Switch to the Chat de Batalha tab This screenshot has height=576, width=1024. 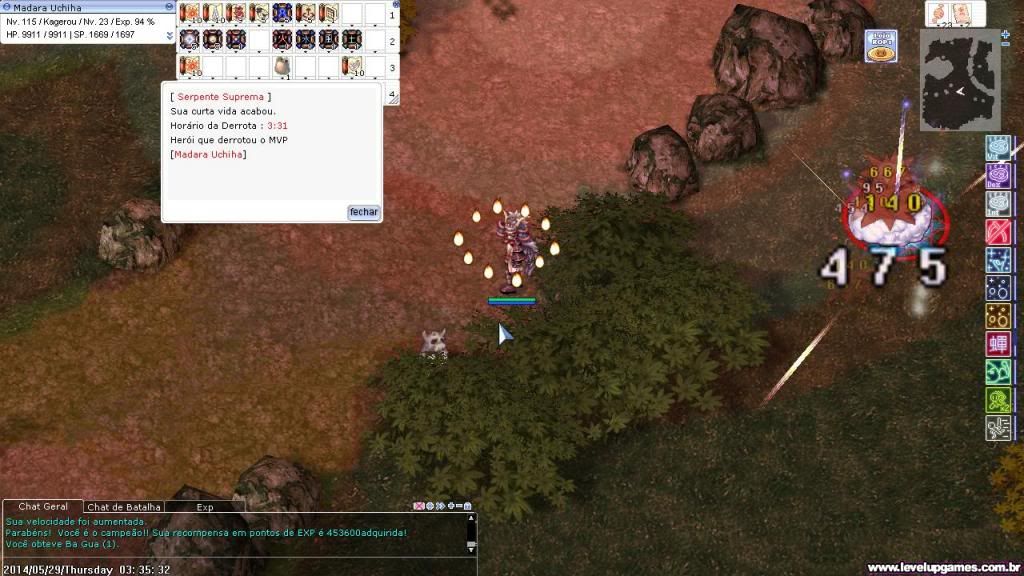pos(124,507)
